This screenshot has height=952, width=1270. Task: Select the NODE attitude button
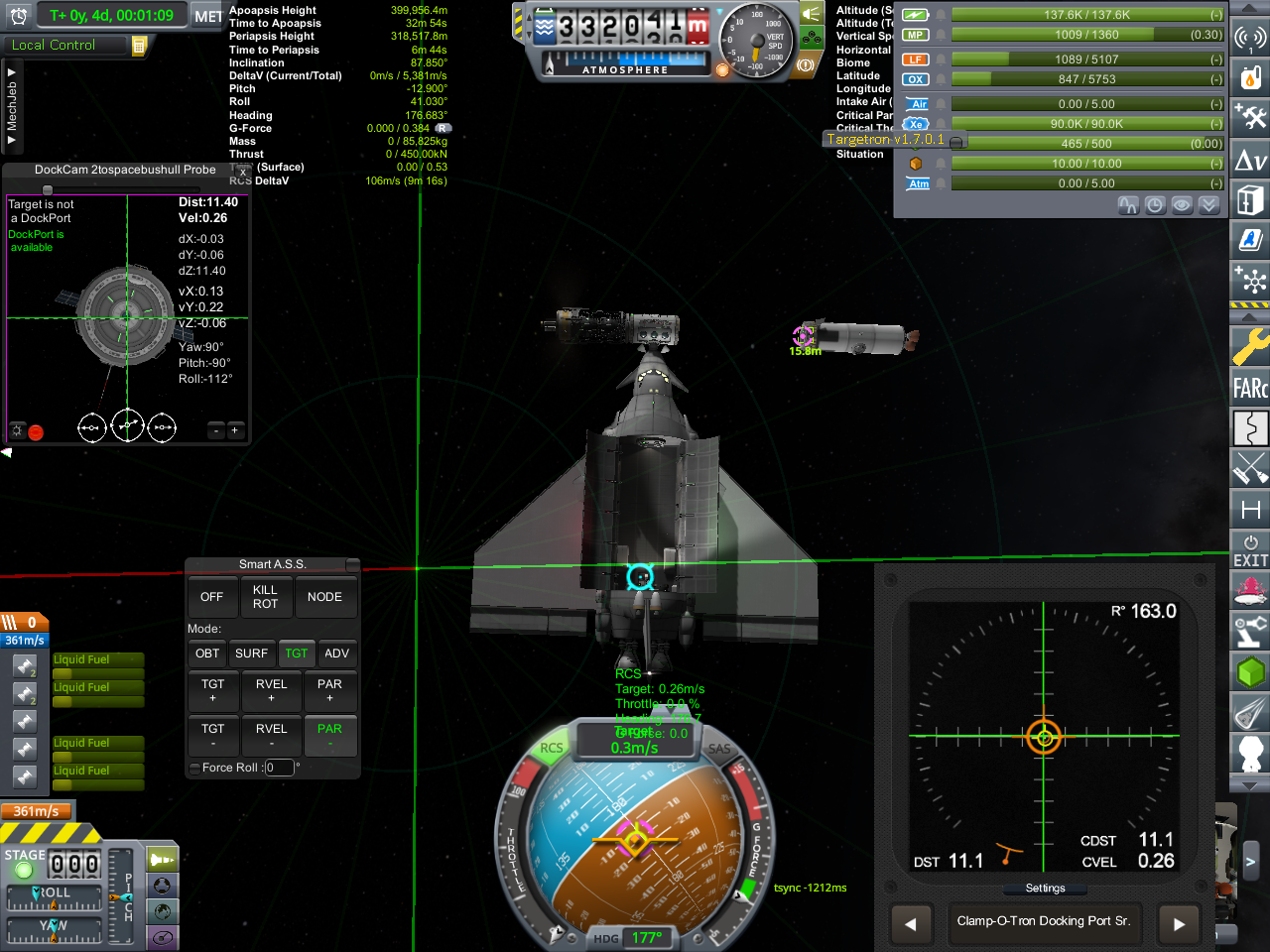(x=324, y=597)
